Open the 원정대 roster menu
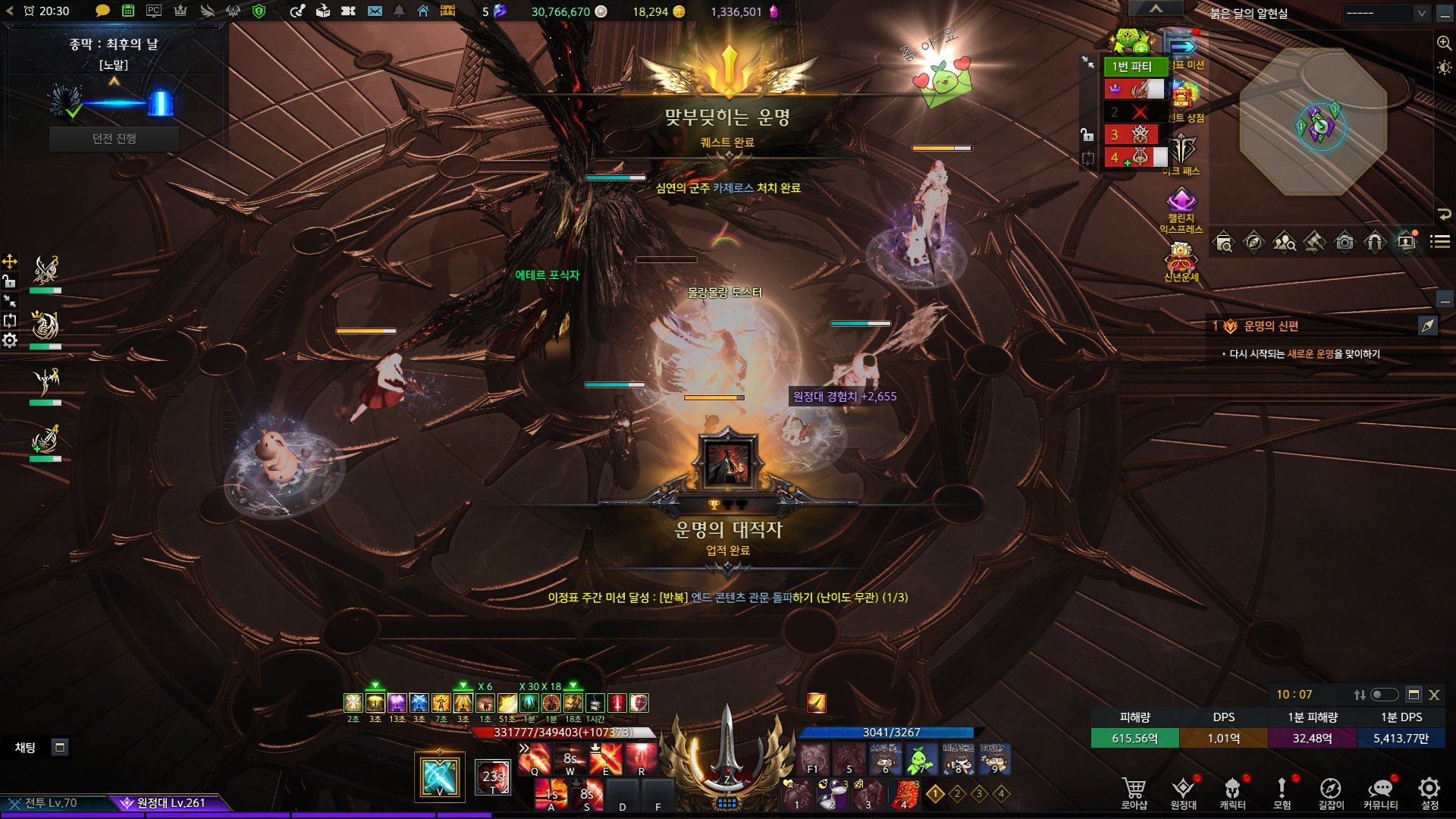The image size is (1456, 819). coord(1183,793)
